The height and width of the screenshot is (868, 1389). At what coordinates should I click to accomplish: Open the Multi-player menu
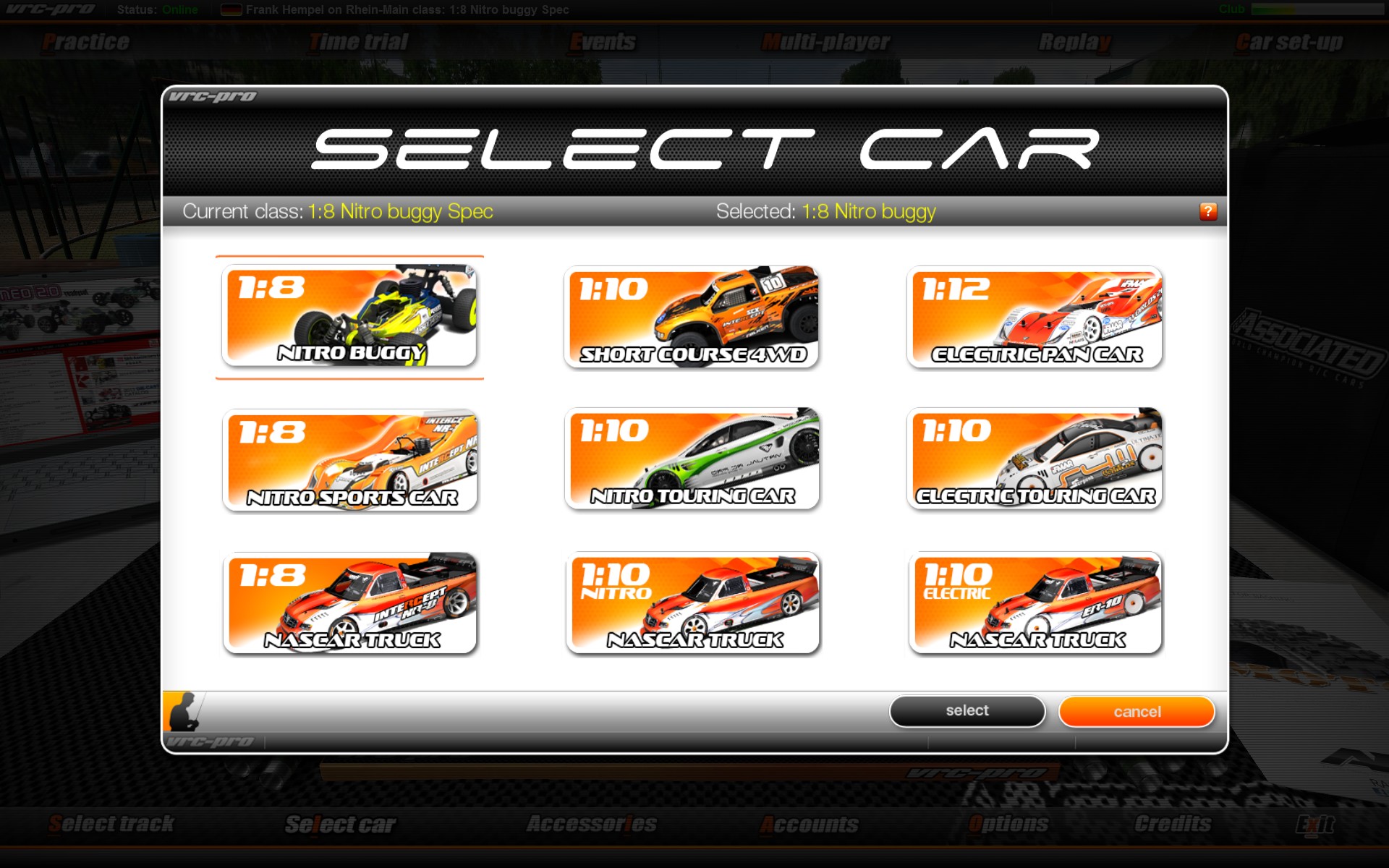pyautogui.click(x=825, y=42)
